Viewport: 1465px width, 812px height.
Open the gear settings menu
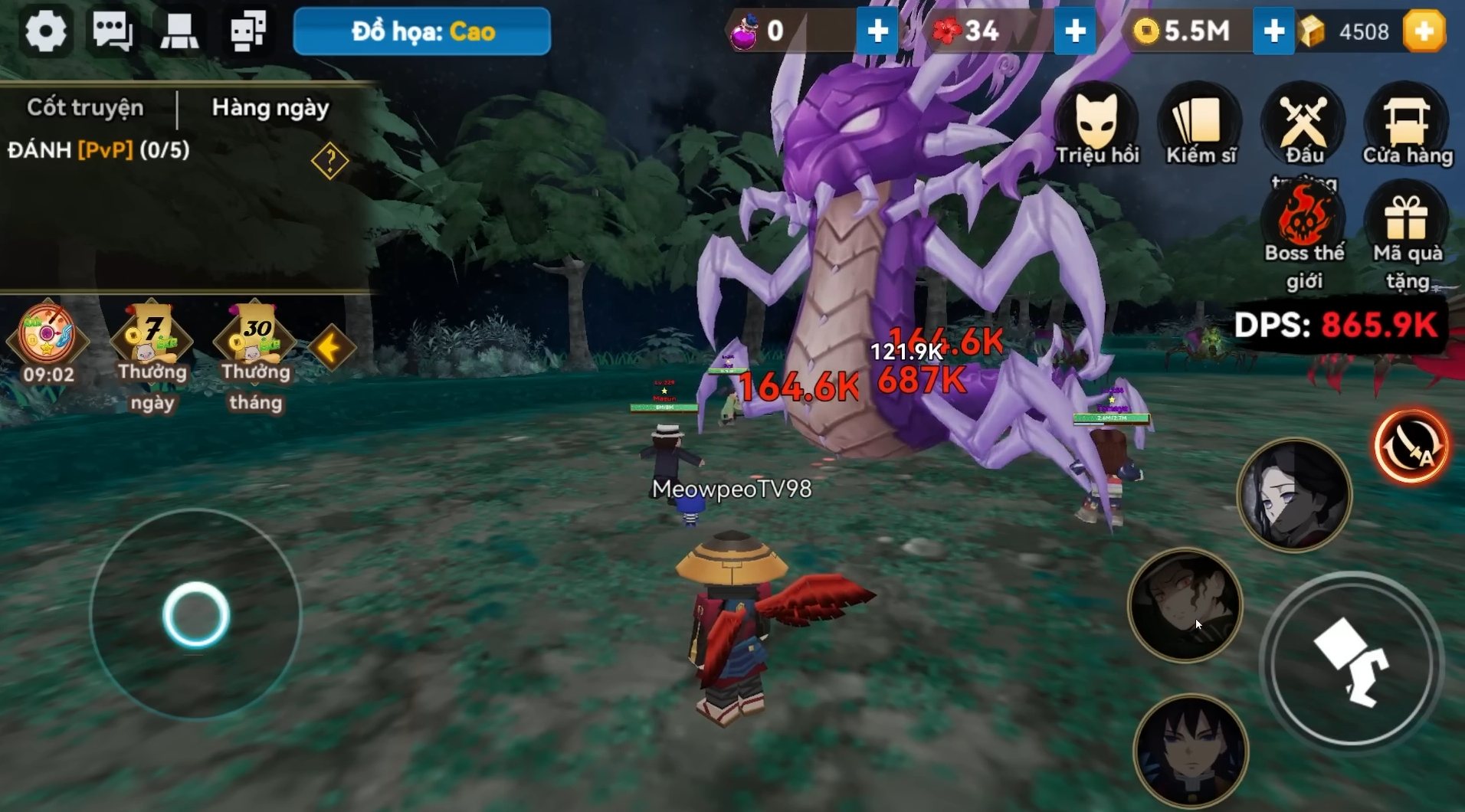pos(45,31)
